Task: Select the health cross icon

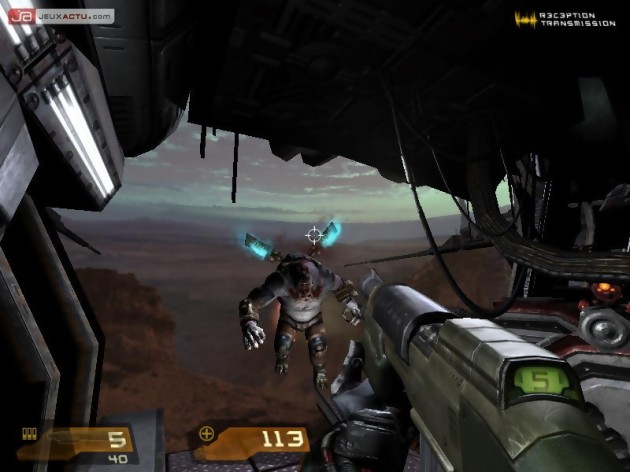Action: click(207, 434)
